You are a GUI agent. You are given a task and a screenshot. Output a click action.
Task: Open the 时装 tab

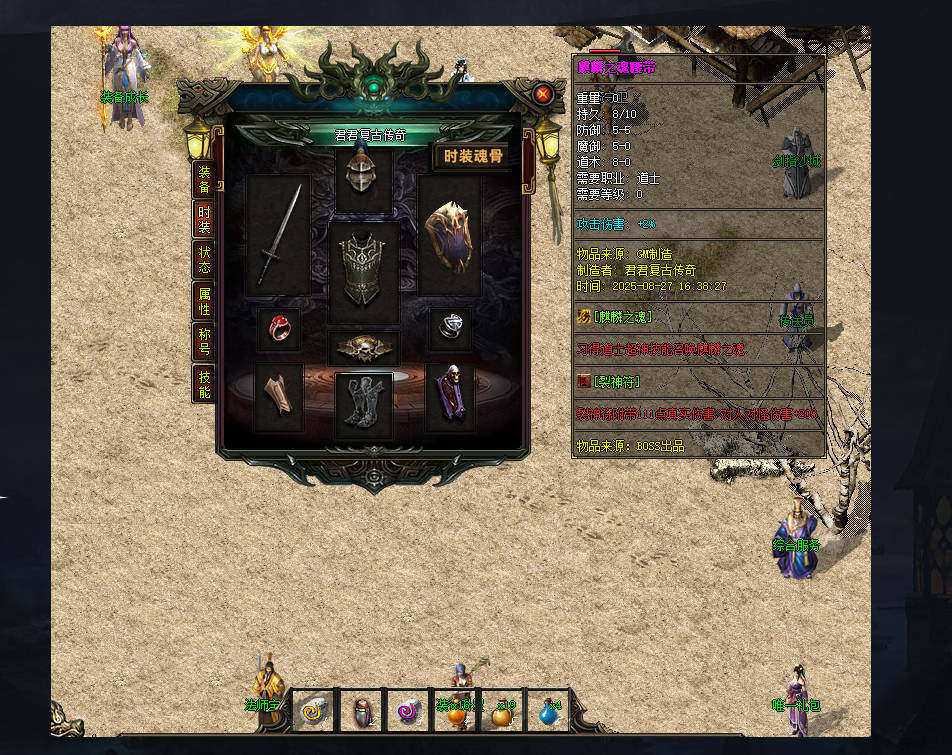click(204, 220)
